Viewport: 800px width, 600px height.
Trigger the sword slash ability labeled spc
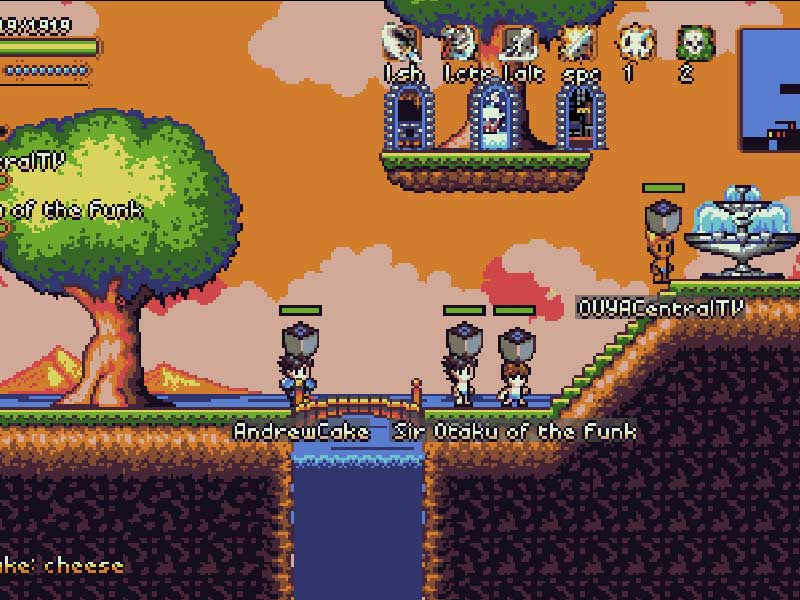[x=578, y=44]
